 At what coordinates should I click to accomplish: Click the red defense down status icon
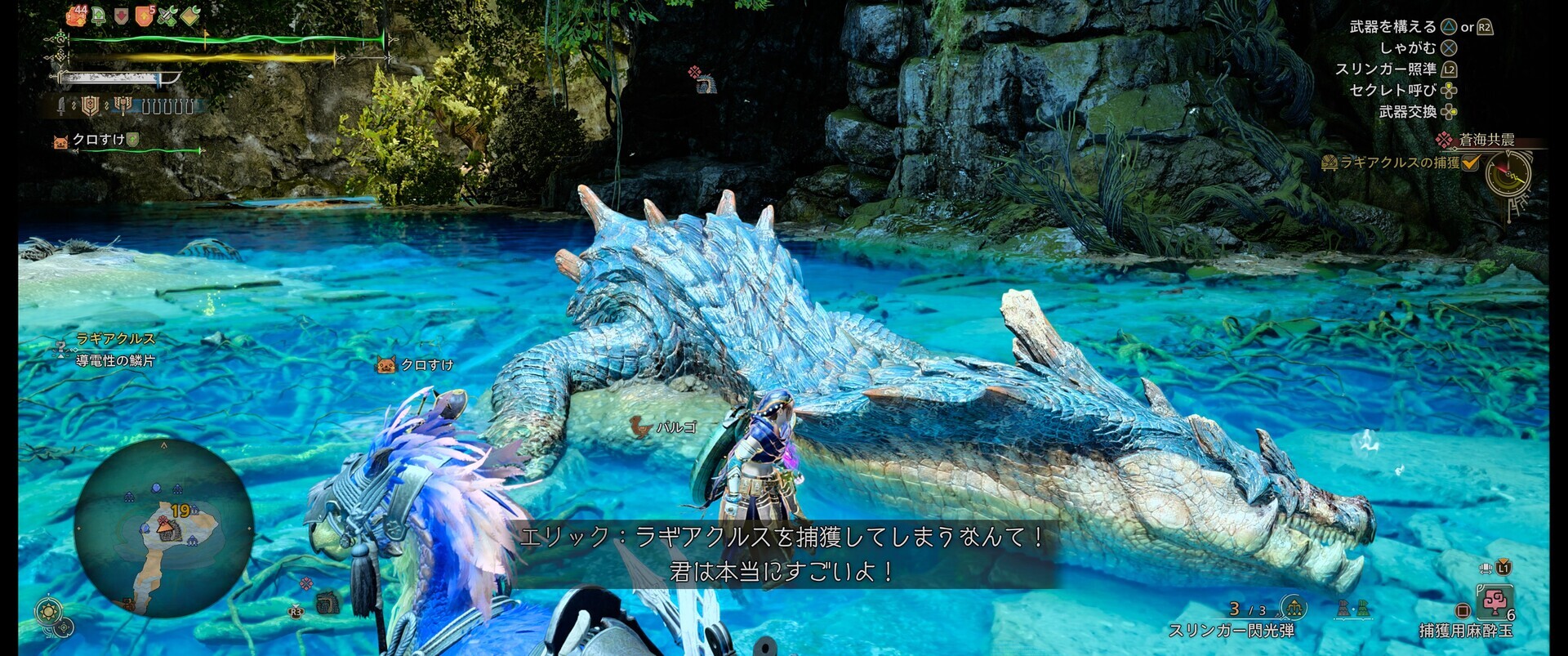[121, 16]
